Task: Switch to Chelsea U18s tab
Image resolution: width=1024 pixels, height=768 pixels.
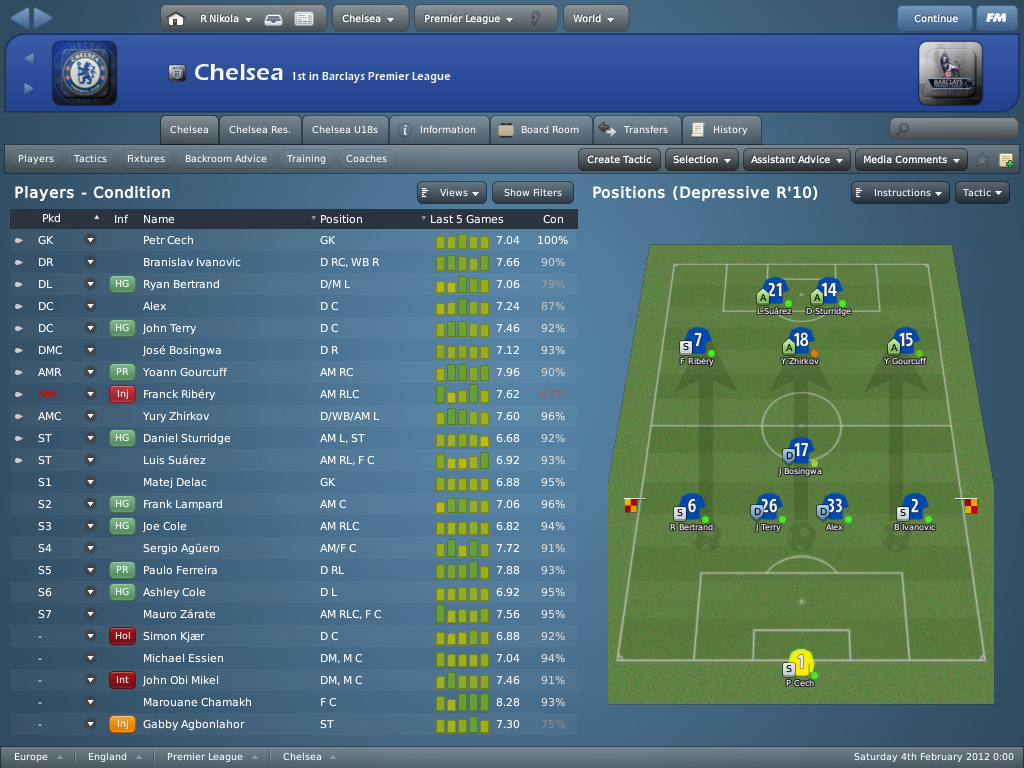Action: click(344, 130)
